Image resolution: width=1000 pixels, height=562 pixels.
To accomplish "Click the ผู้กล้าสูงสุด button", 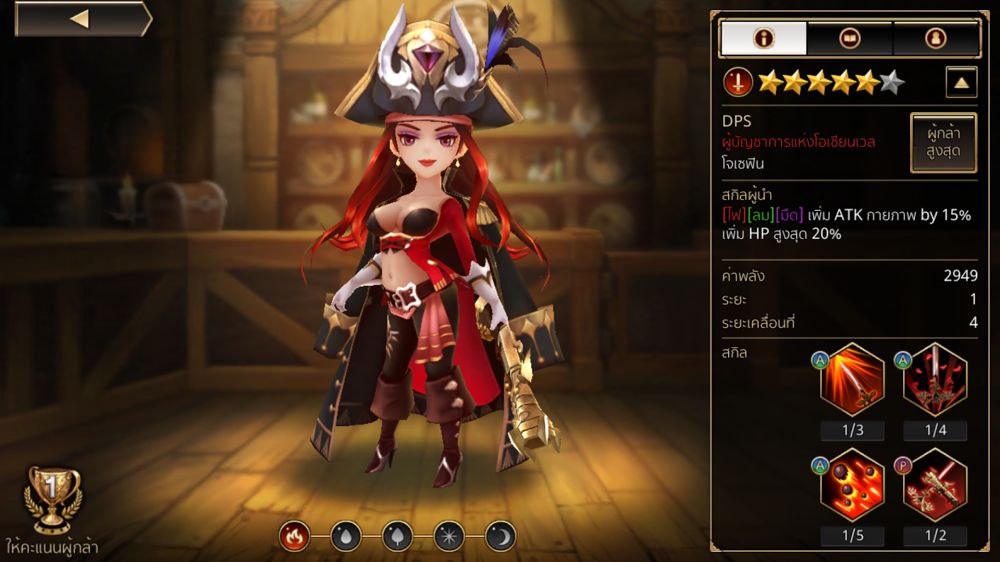I will [x=942, y=143].
